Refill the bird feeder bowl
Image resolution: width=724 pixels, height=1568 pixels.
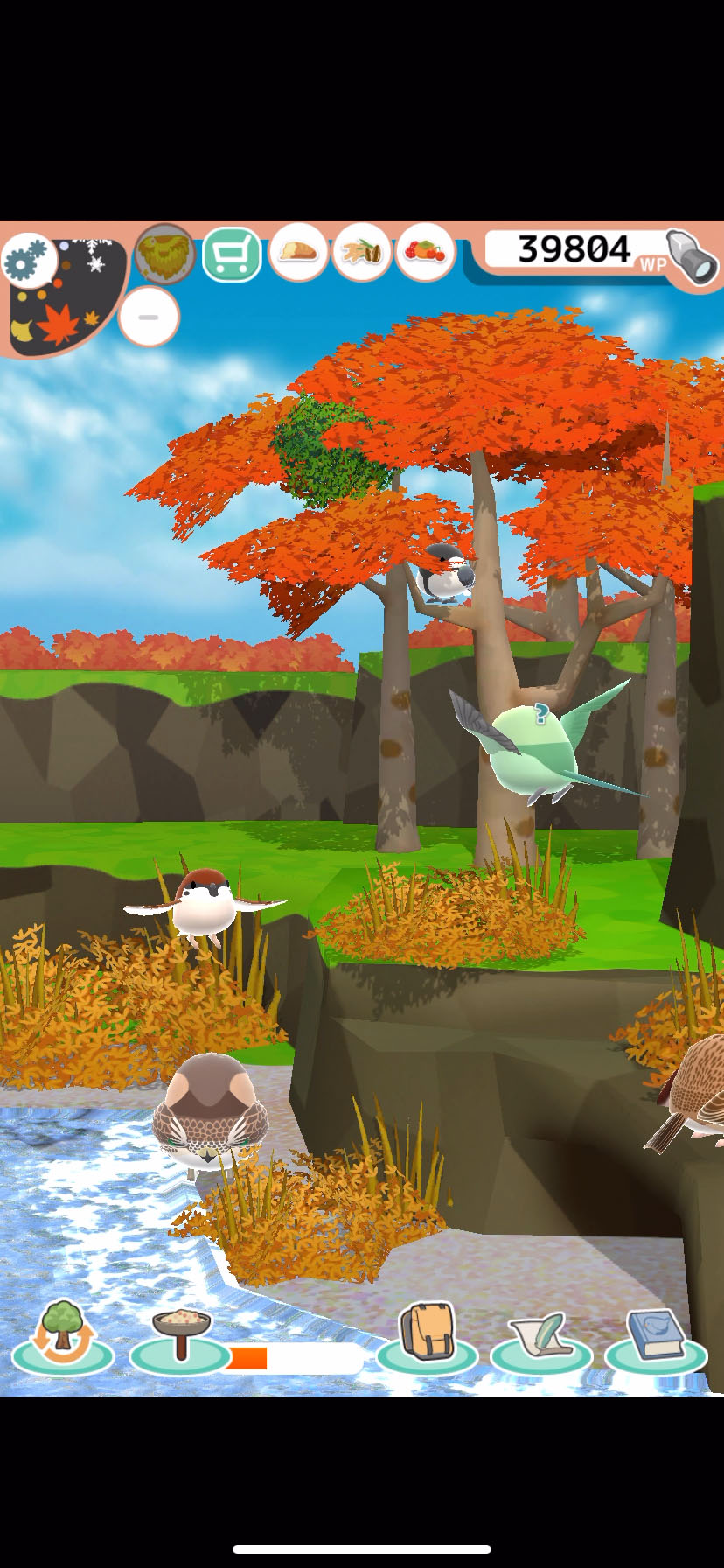[x=180, y=1336]
